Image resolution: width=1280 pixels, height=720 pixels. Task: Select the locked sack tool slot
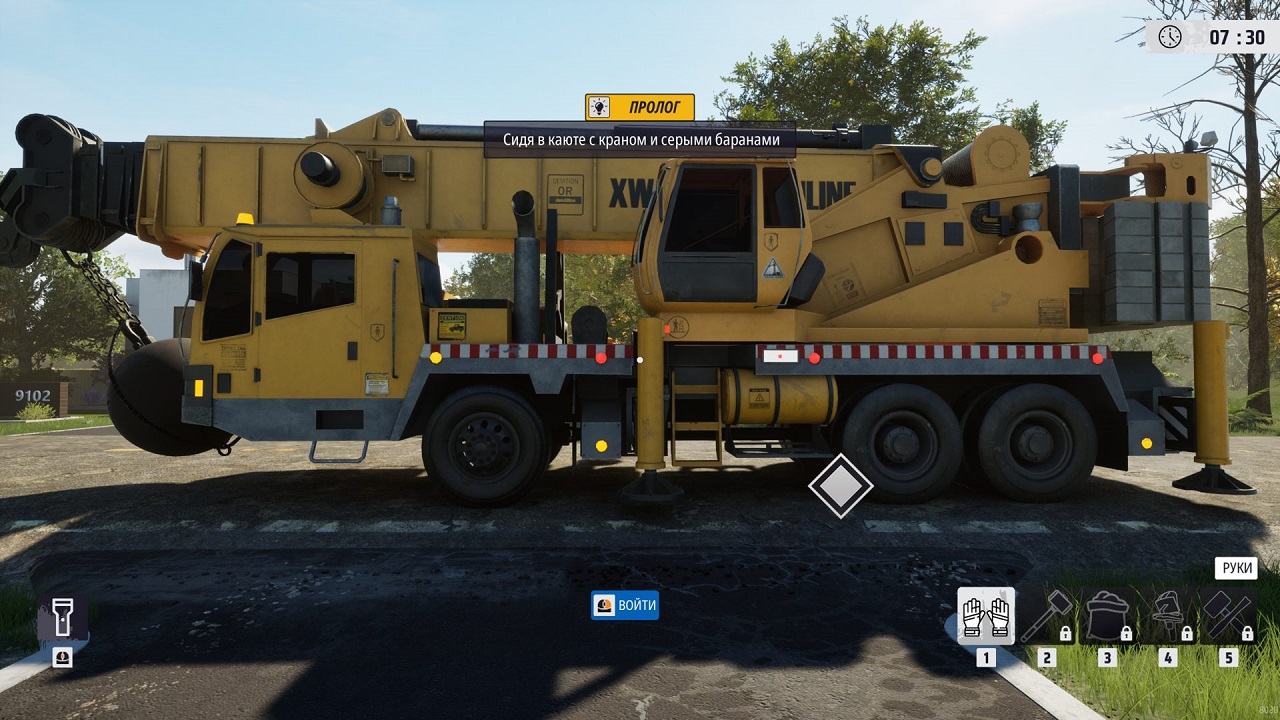click(x=1107, y=615)
